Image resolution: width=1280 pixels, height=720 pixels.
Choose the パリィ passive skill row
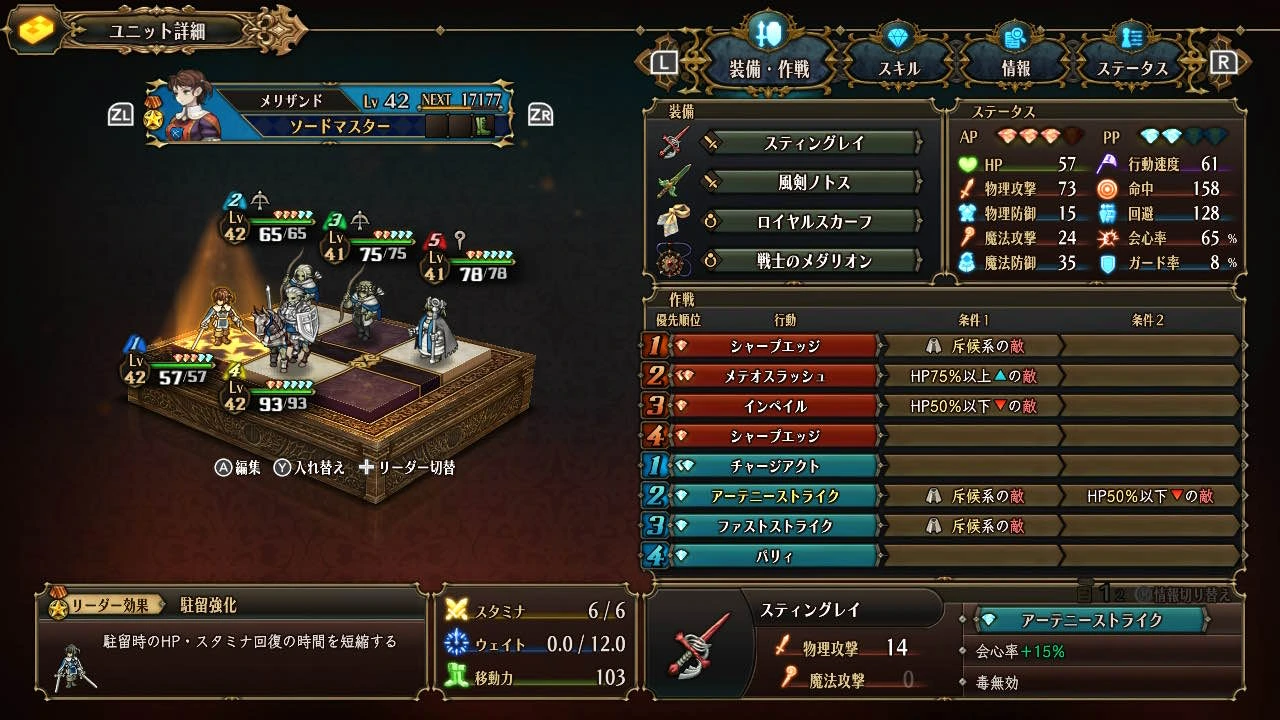point(775,556)
